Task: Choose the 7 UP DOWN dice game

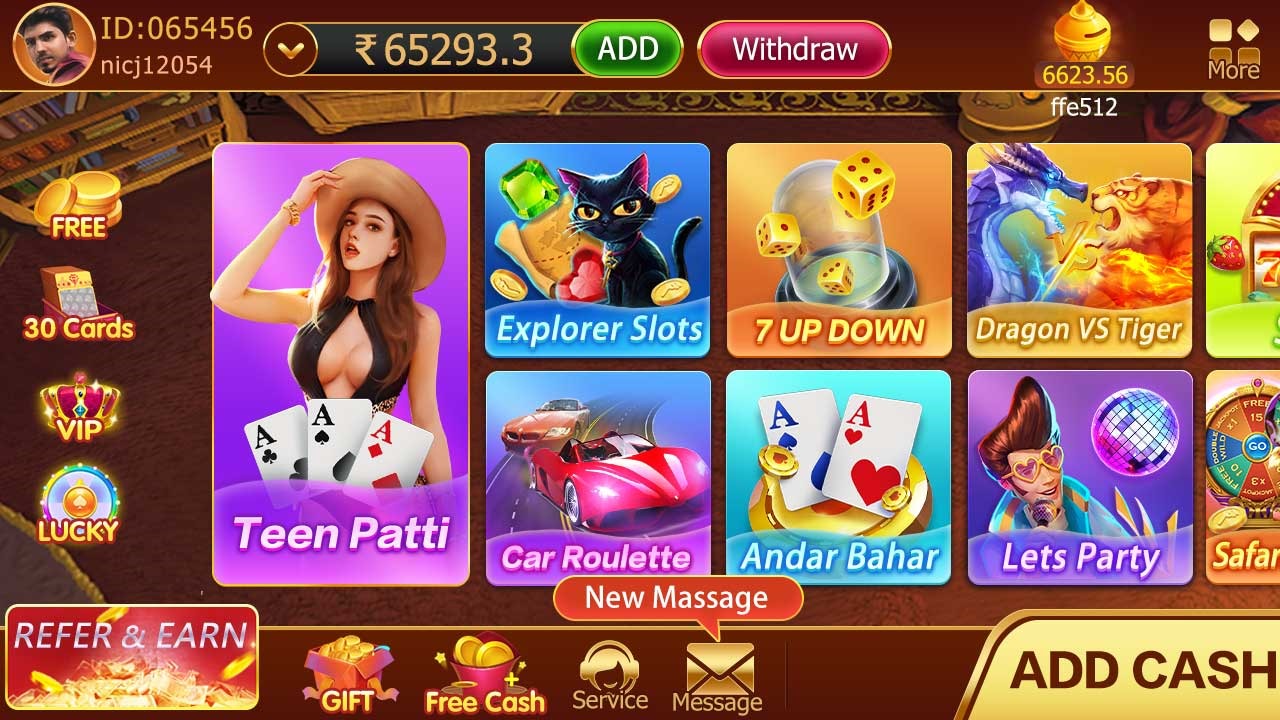Action: pyautogui.click(x=839, y=250)
